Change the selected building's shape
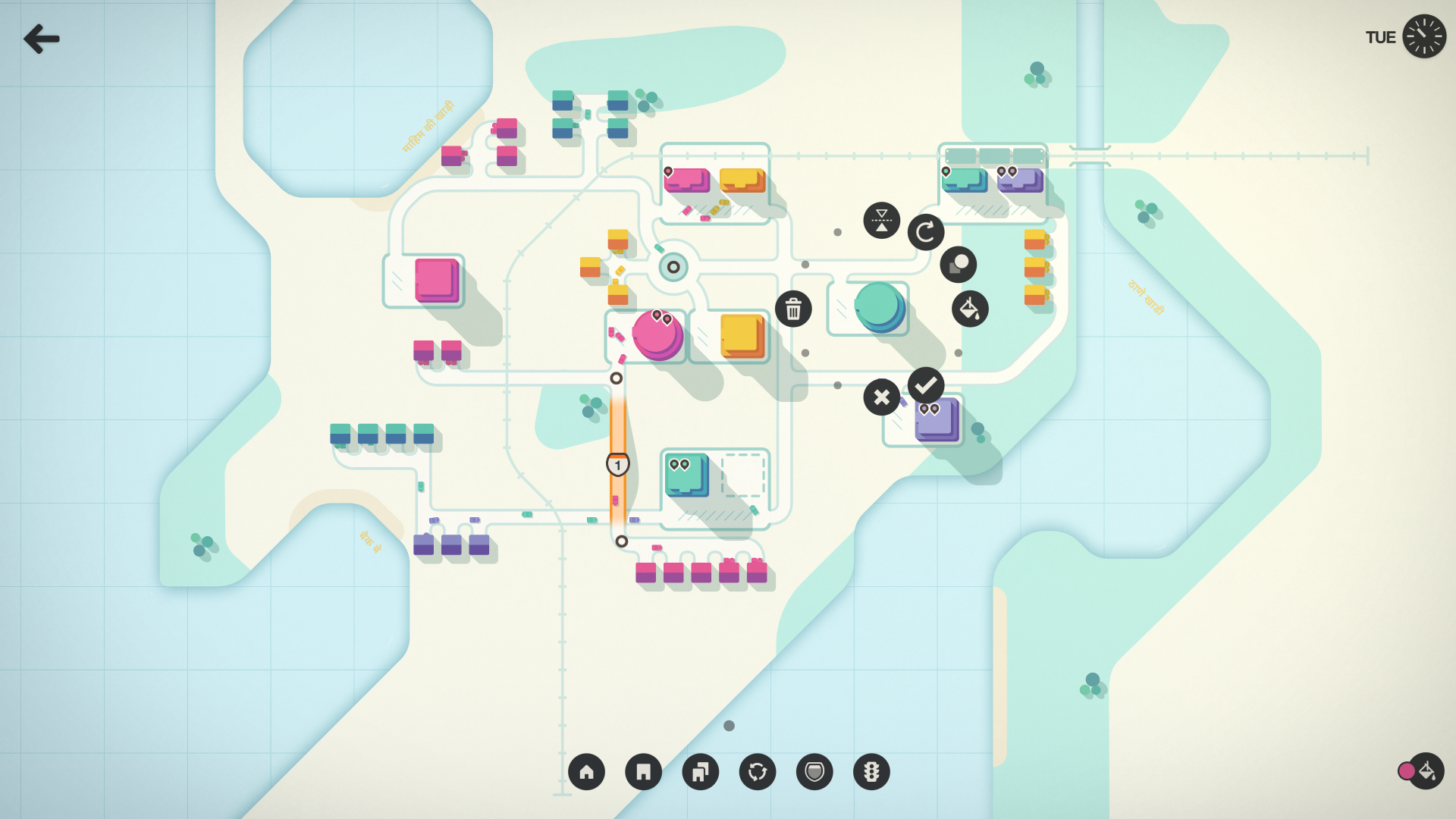The height and width of the screenshot is (819, 1456). pos(958,265)
